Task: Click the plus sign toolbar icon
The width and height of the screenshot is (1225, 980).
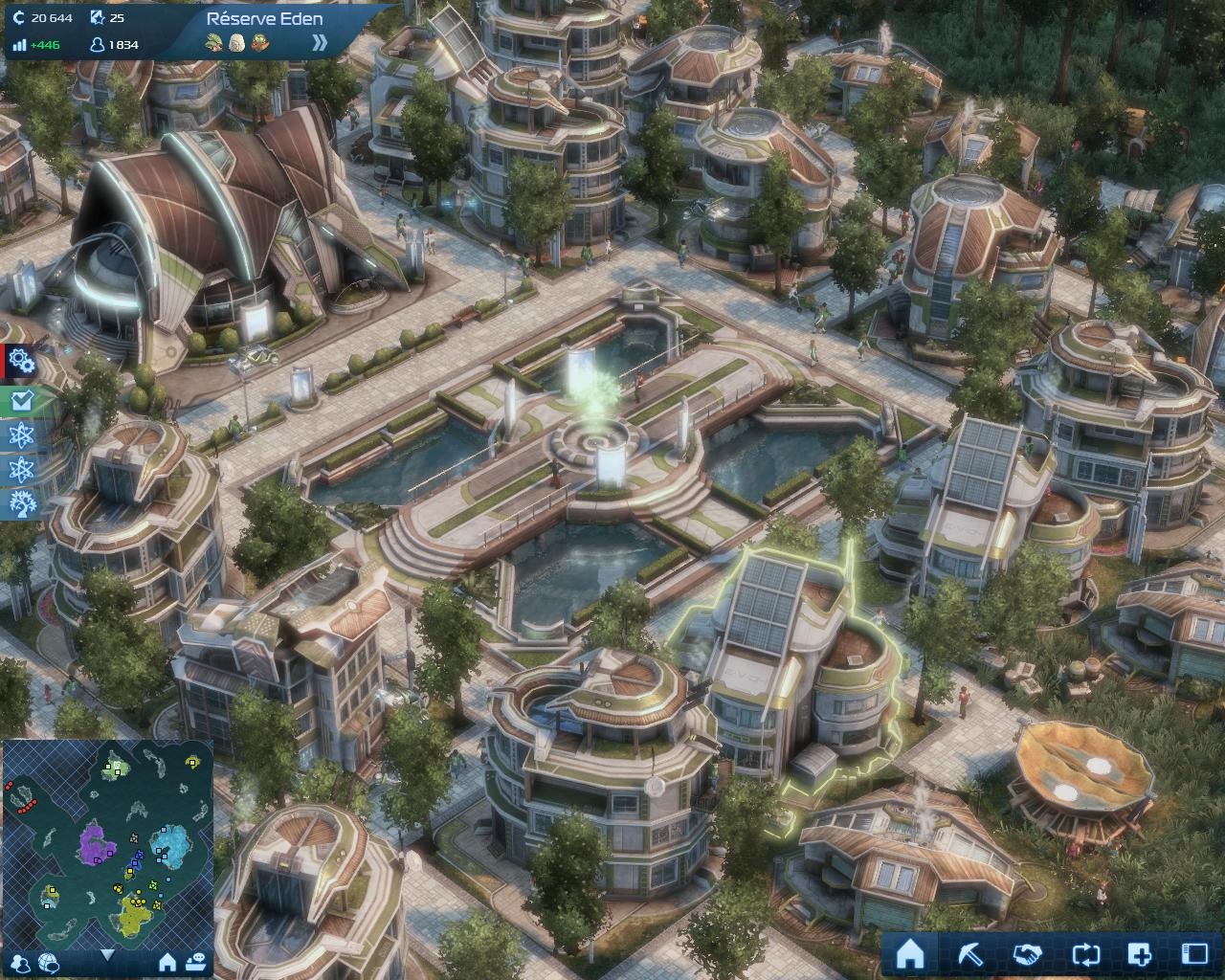Action: coord(1140,953)
